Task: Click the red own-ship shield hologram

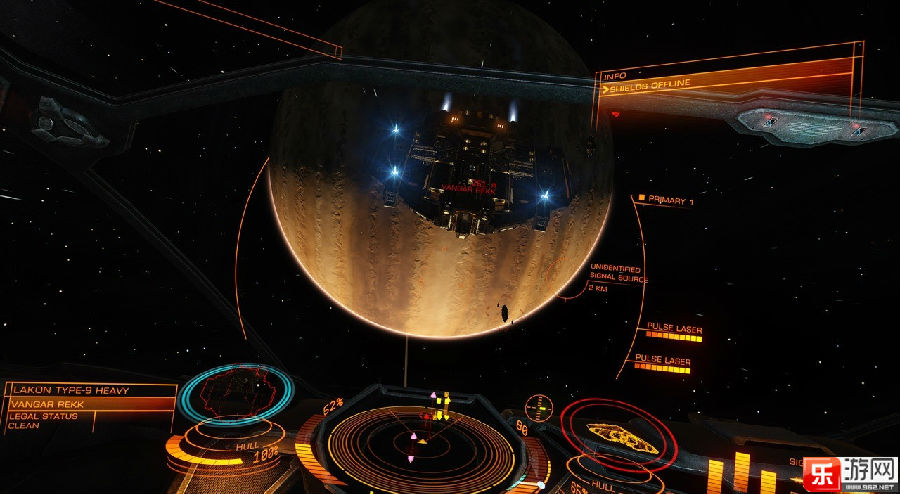Action: (620, 433)
